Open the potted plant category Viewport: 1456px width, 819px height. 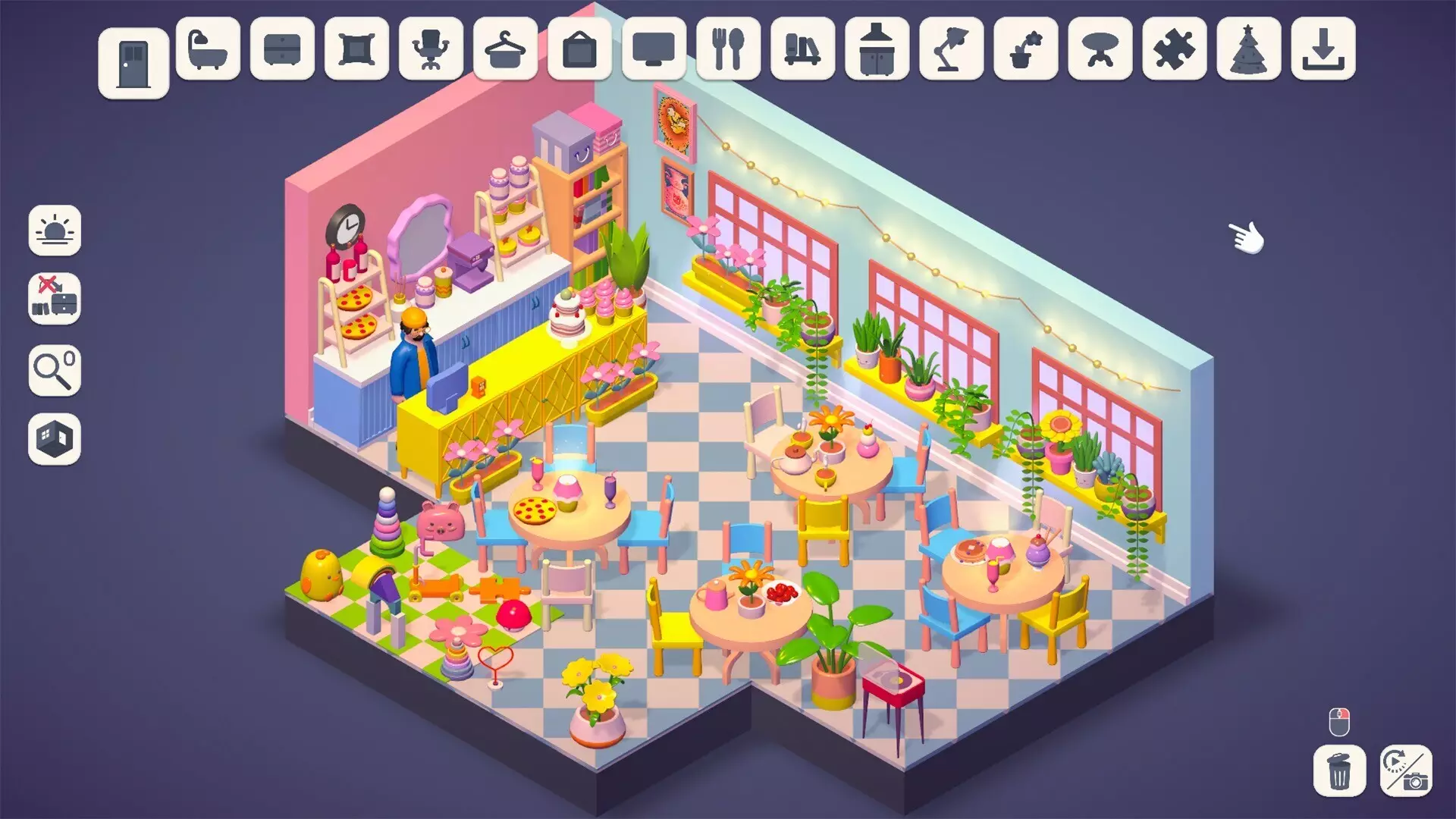click(x=1025, y=52)
